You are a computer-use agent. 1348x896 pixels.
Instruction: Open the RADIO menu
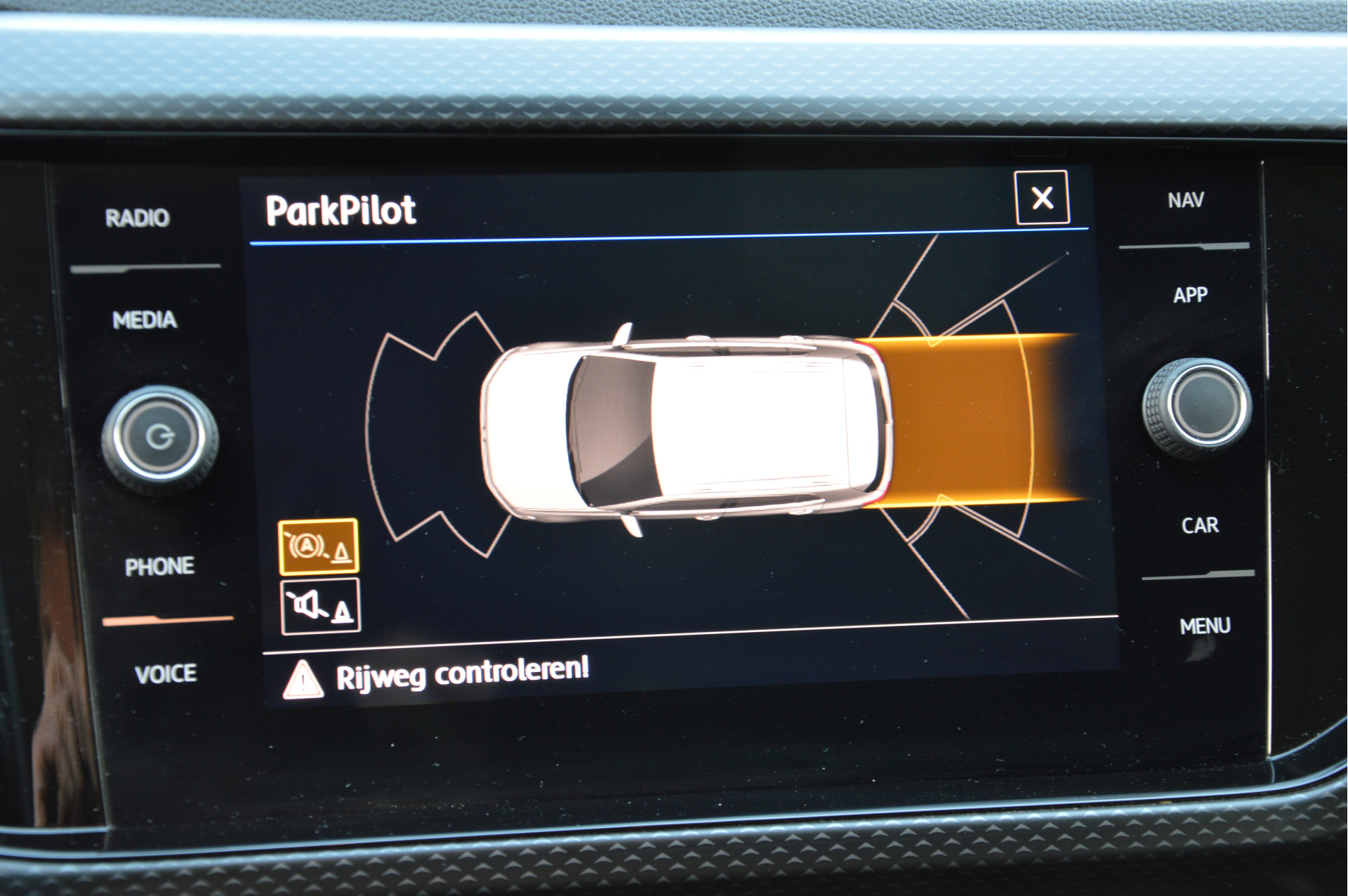pyautogui.click(x=138, y=218)
